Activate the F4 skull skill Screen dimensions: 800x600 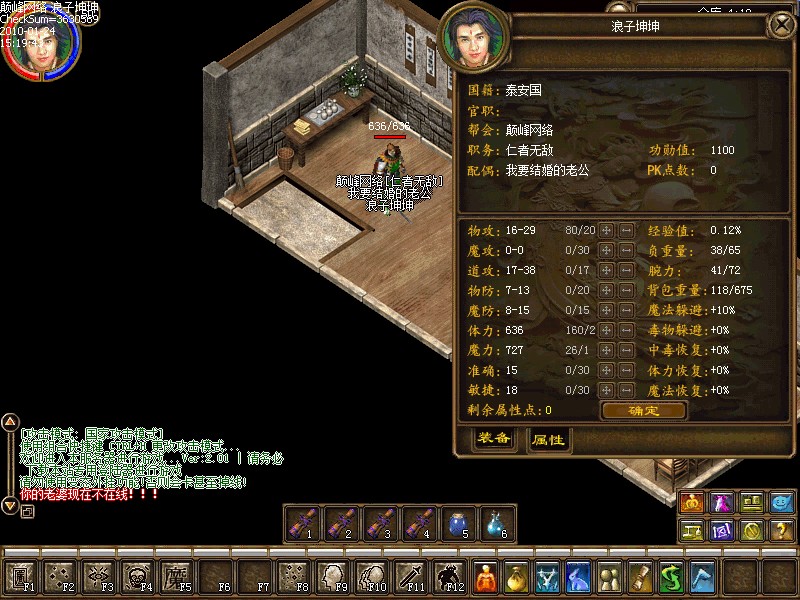click(x=138, y=577)
